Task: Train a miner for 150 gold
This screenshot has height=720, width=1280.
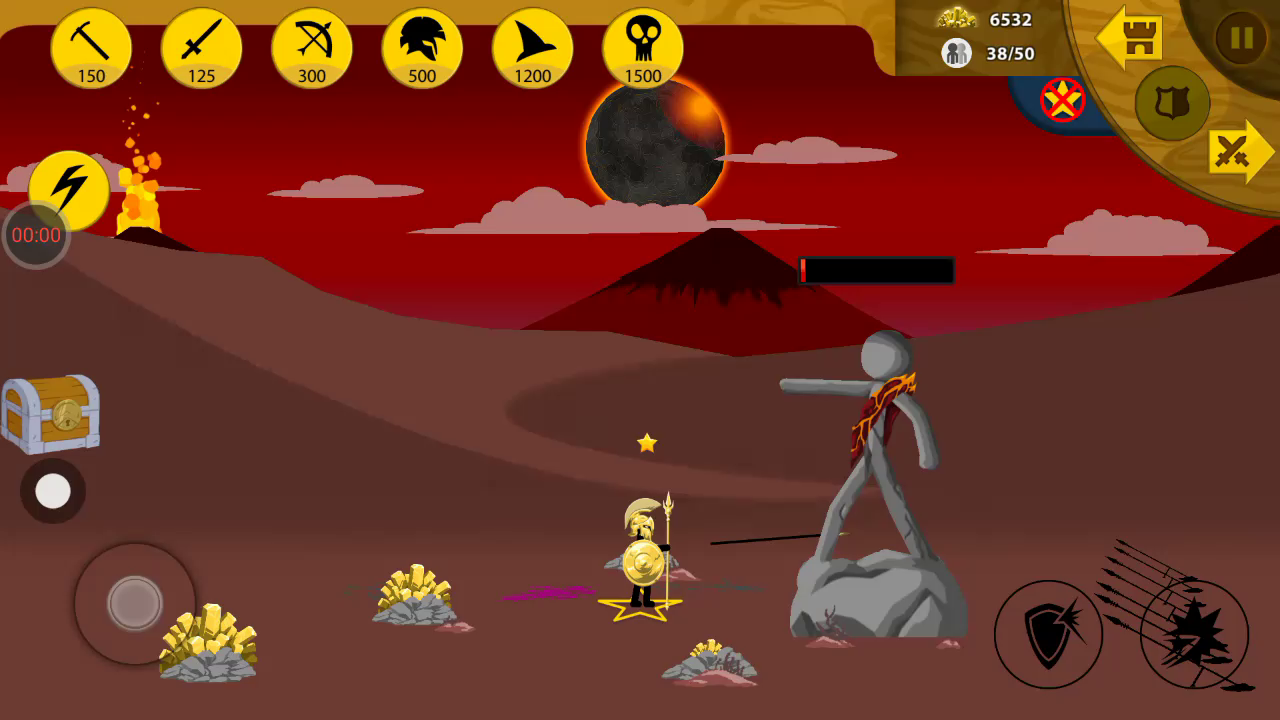Action: click(91, 47)
